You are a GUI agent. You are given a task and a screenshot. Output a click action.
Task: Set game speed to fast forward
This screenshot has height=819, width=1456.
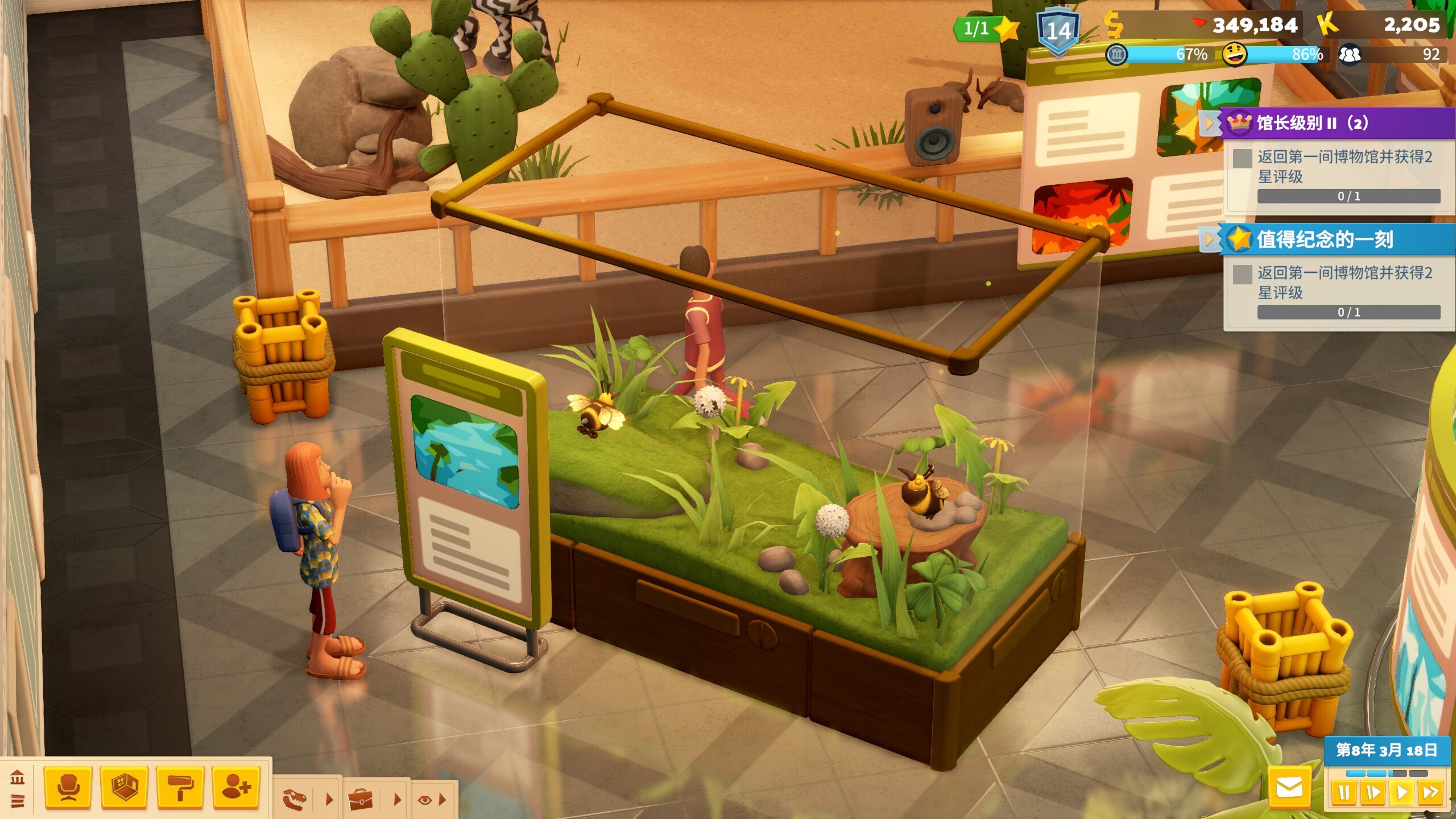coord(1430,792)
